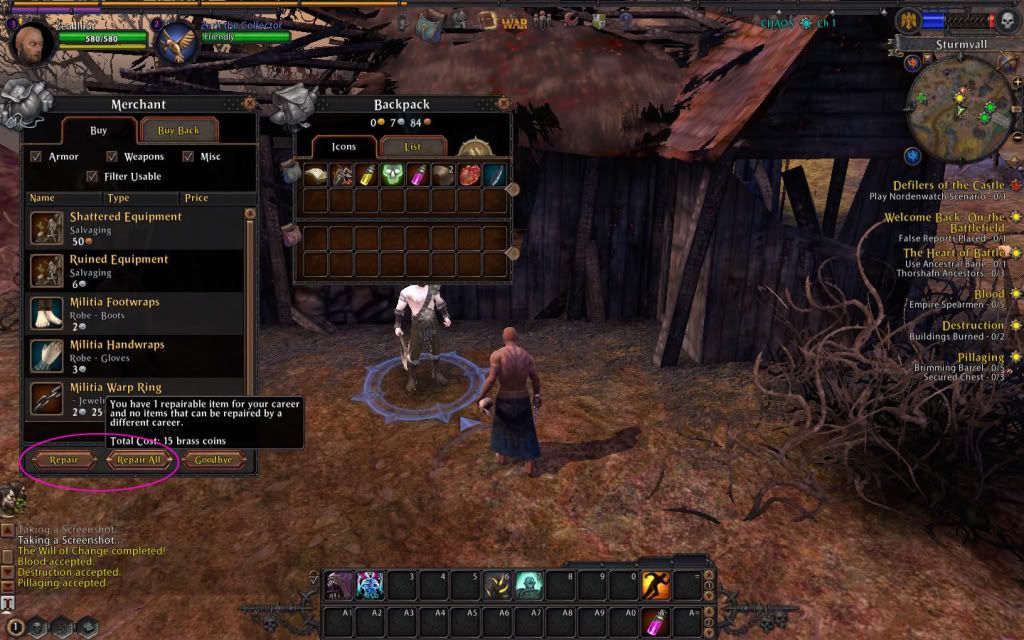
Task: Uncheck the Misc filter
Action: pos(188,157)
